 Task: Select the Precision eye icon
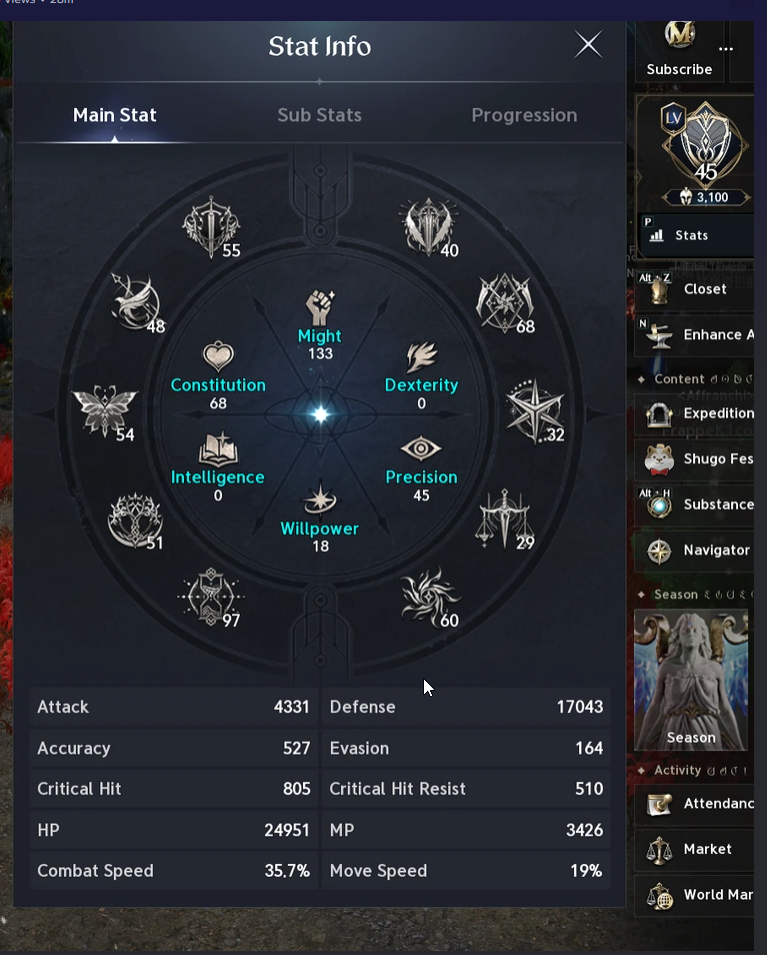421,449
